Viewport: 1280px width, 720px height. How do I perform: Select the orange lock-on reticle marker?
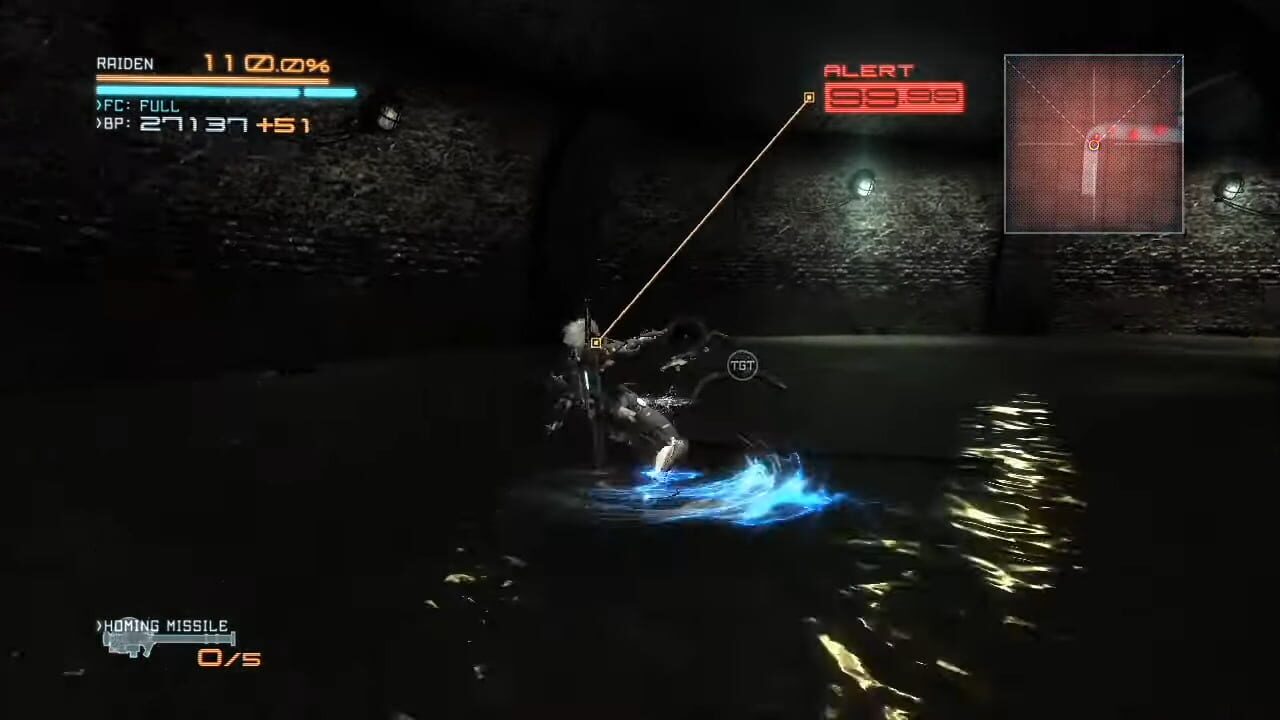596,343
